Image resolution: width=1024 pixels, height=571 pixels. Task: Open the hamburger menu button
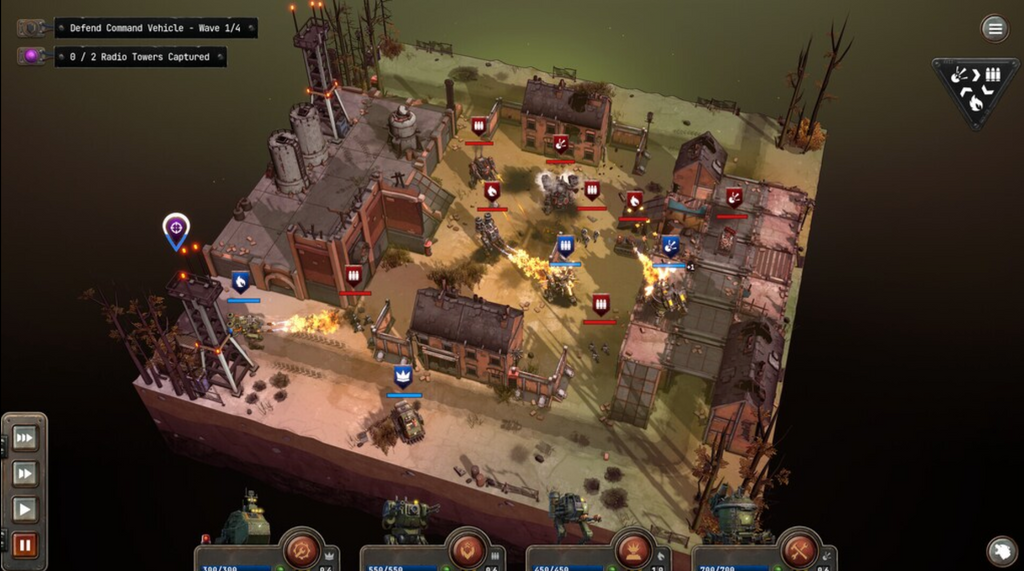994,28
